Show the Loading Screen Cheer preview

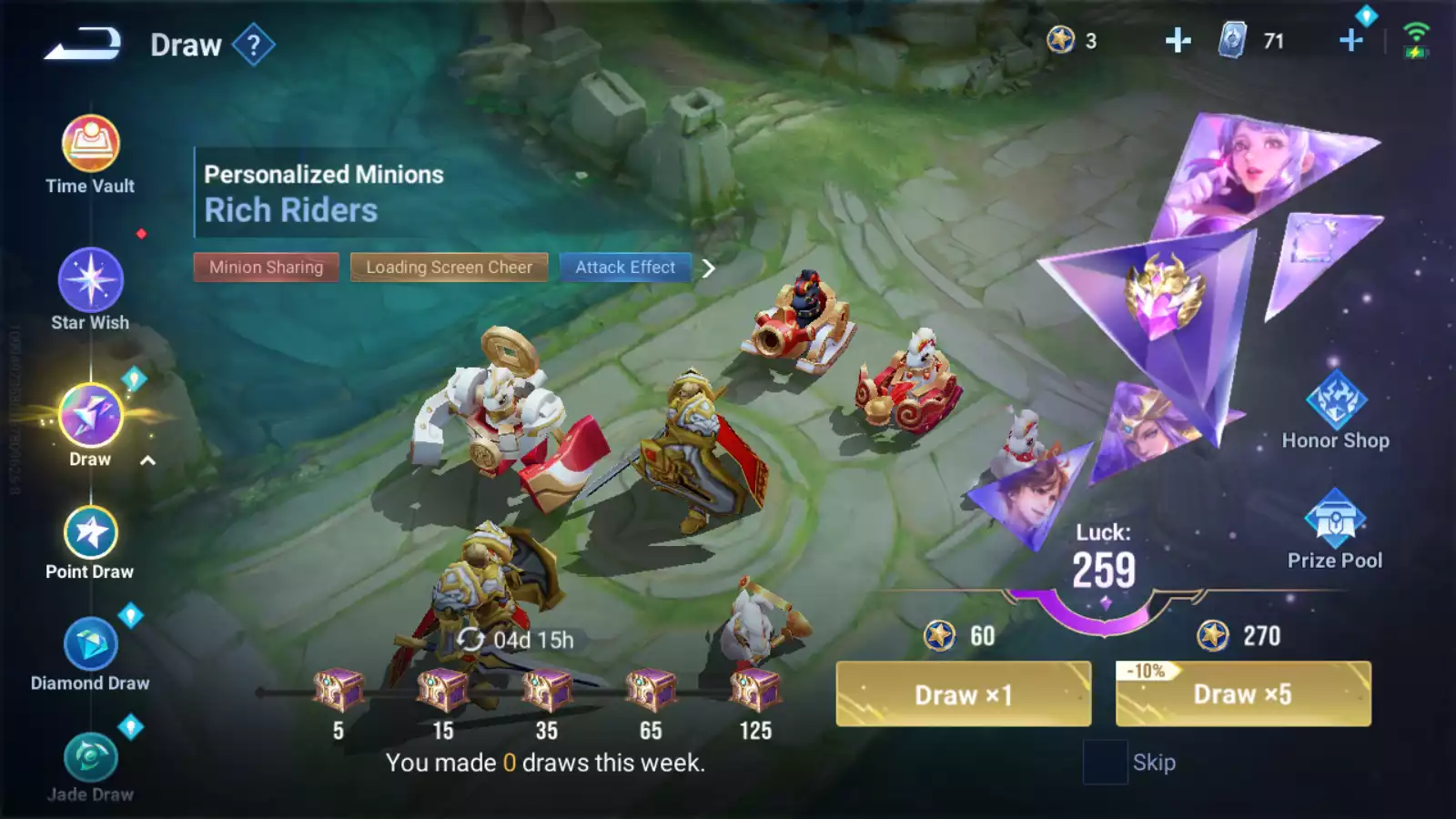click(449, 268)
